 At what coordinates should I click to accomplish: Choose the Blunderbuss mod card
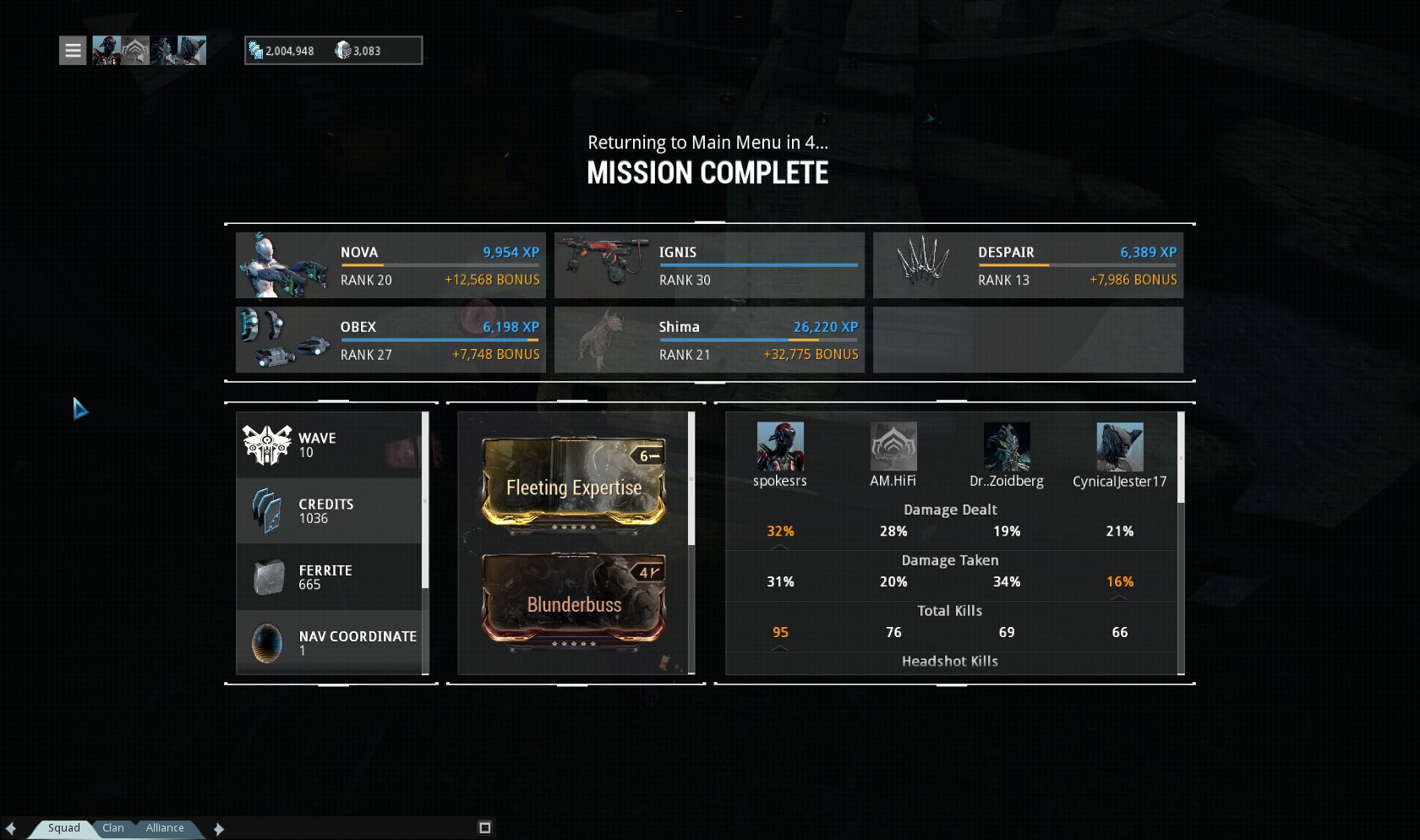coord(574,601)
